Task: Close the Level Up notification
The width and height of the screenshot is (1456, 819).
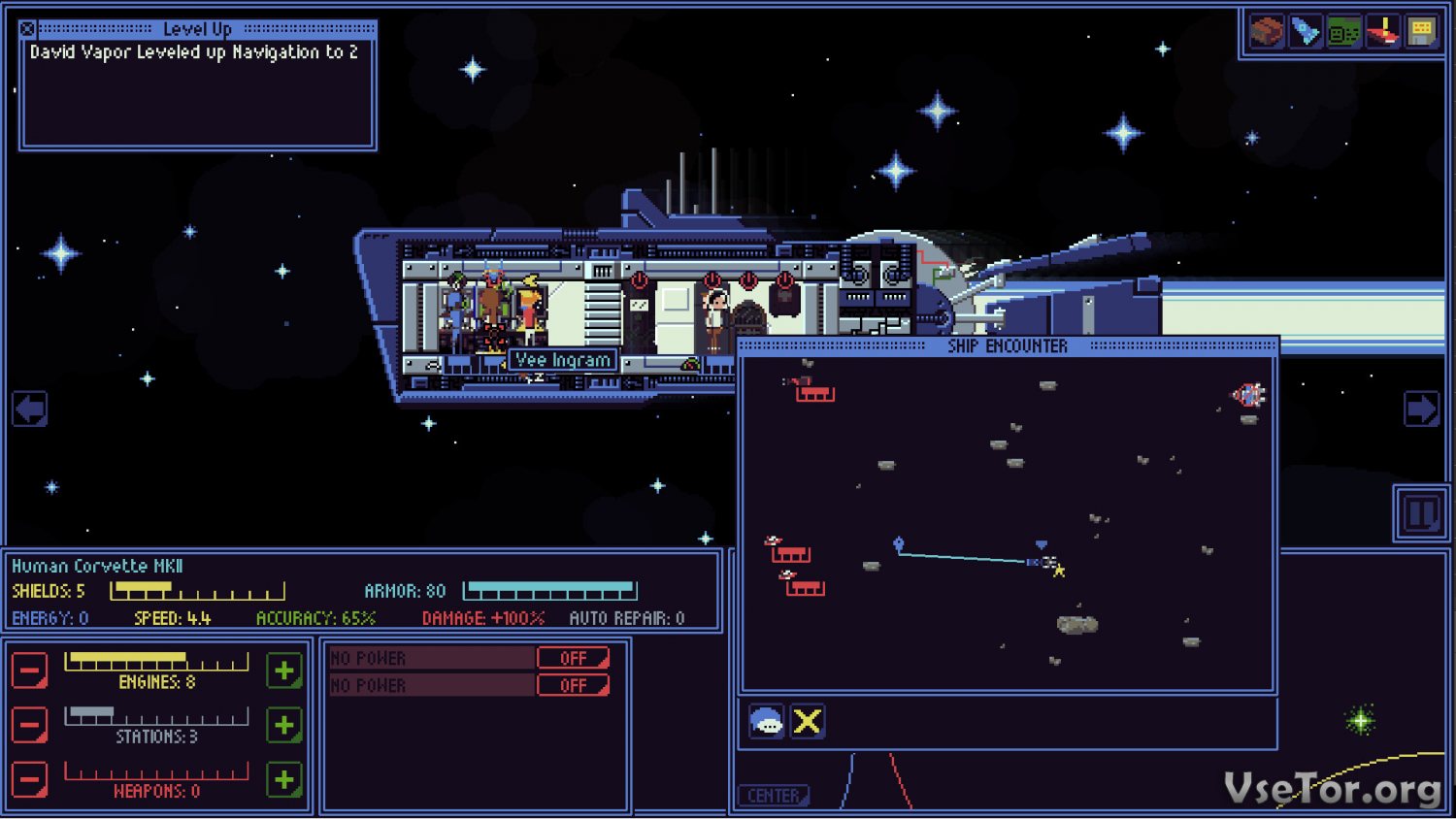Action: click(x=27, y=29)
